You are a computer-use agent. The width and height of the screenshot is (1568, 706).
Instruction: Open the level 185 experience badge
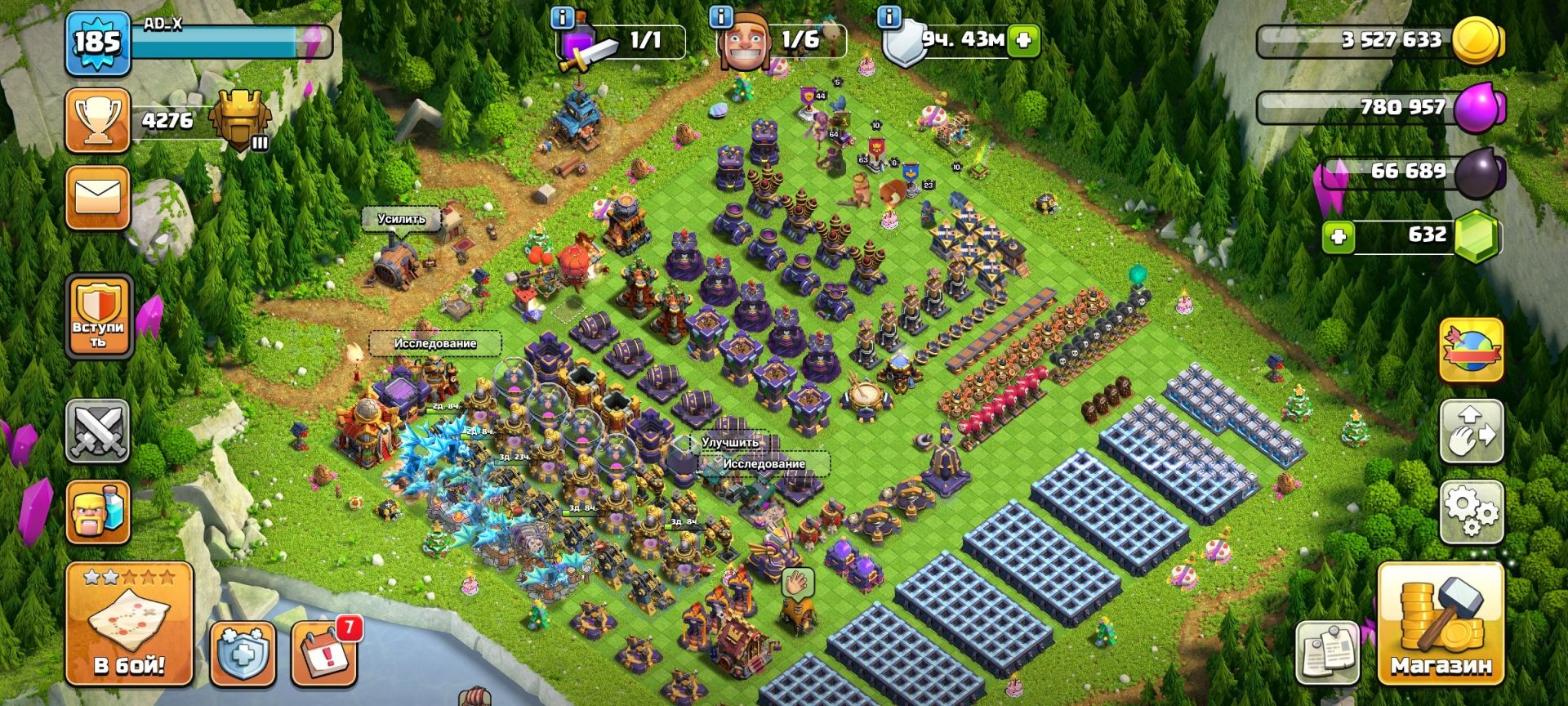pos(97,42)
